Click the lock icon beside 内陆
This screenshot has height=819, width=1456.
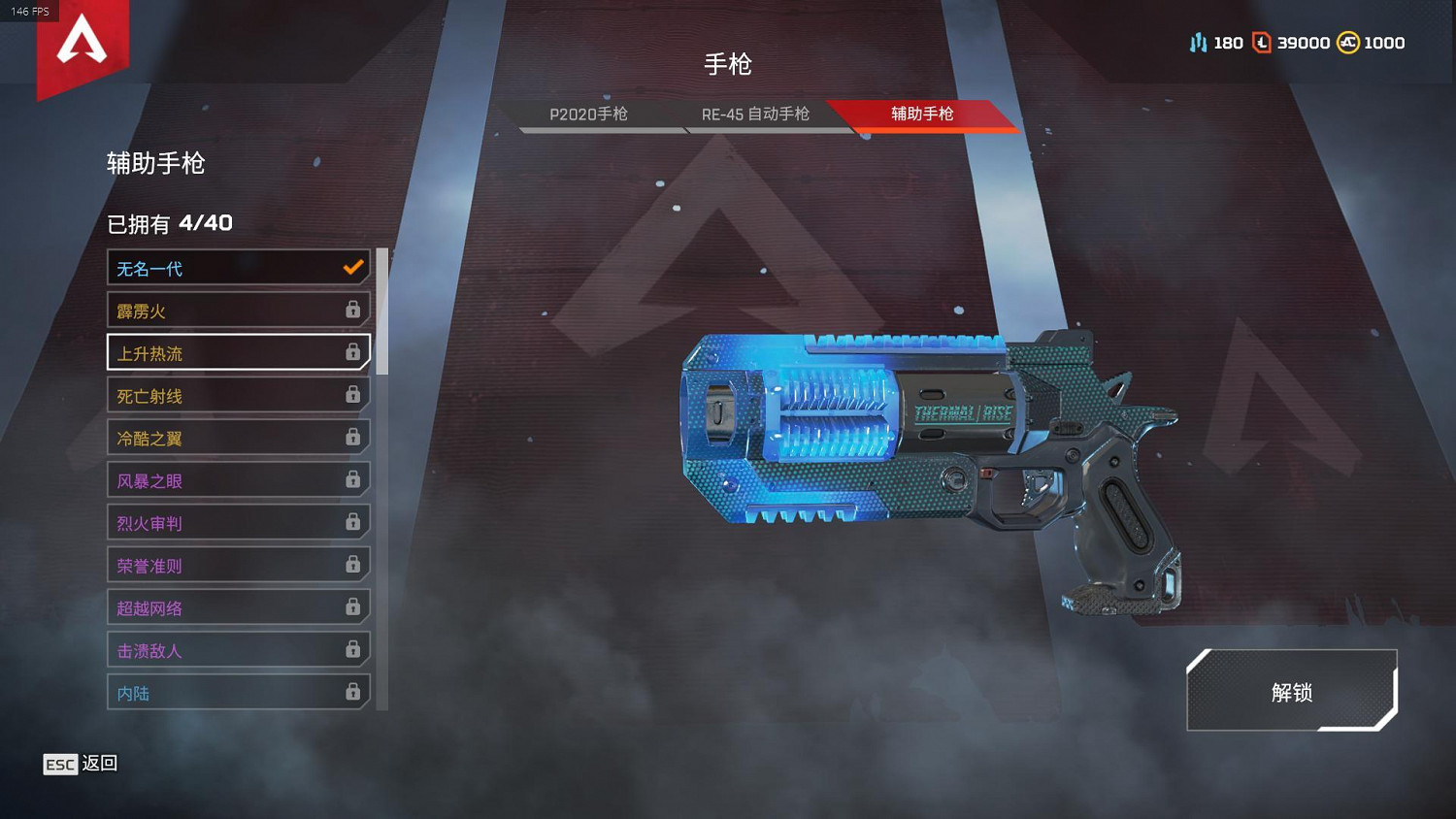[351, 692]
